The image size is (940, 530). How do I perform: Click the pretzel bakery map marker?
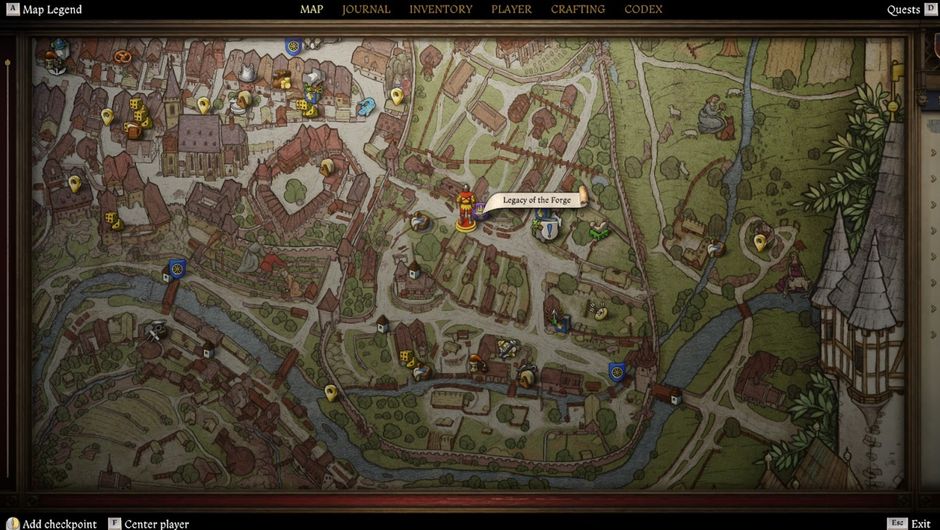(x=123, y=56)
